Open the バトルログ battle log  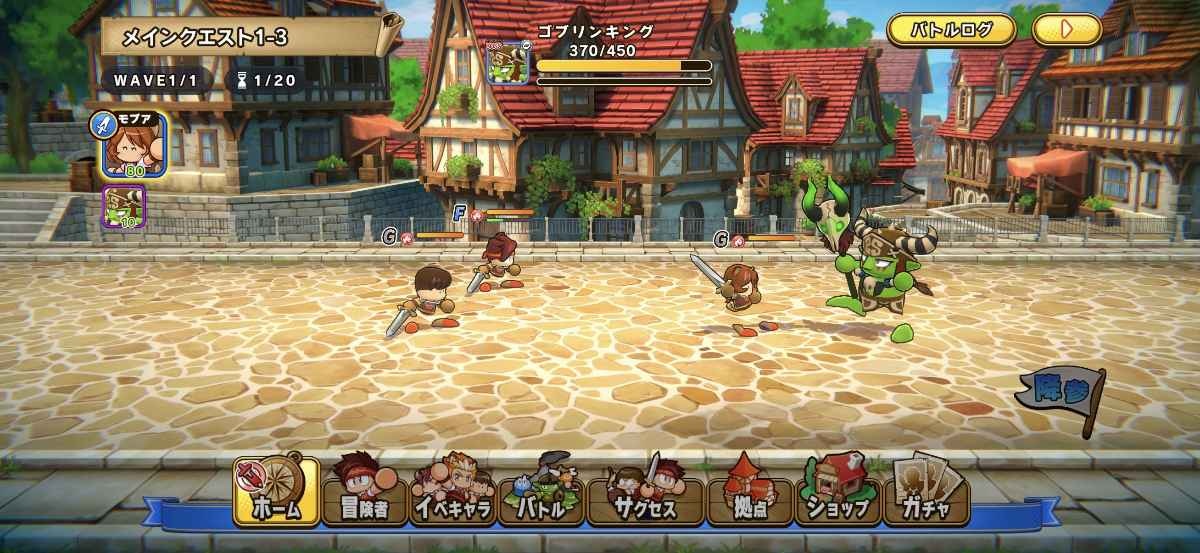tap(952, 29)
